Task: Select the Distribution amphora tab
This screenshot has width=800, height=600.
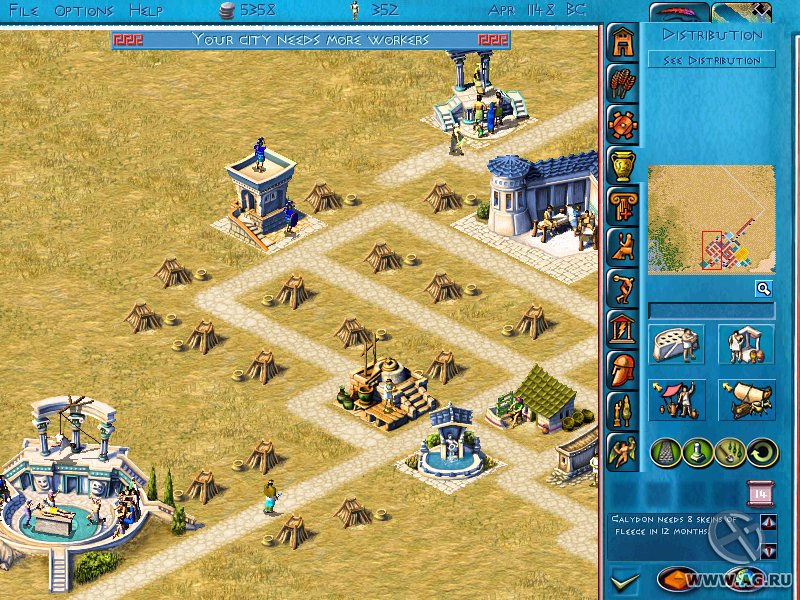Action: pos(622,164)
